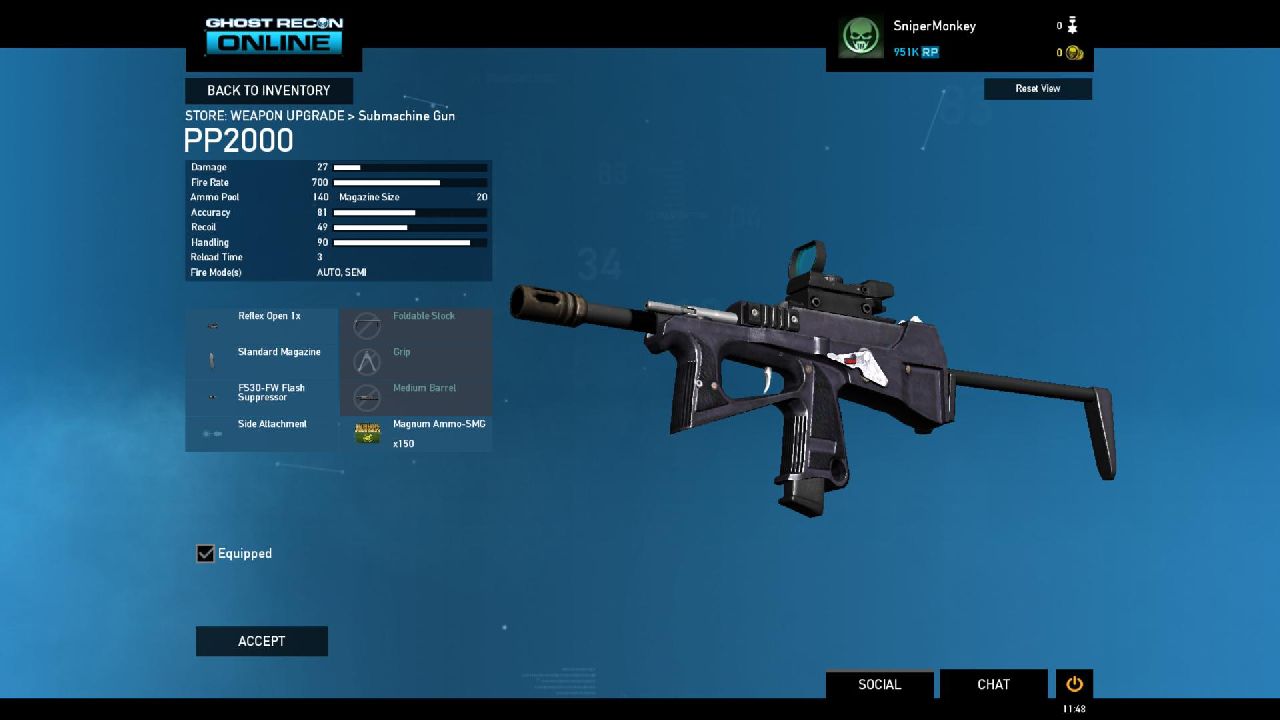Click the Ghost Recon Online logo

[274, 35]
